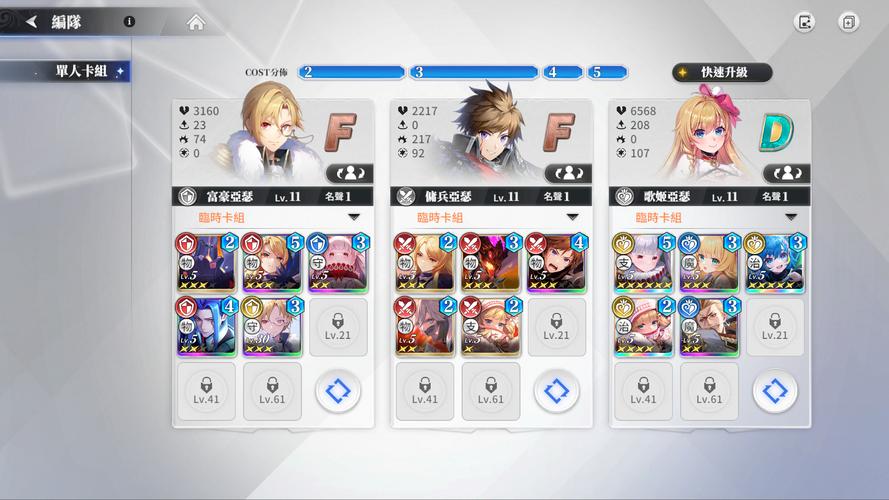
Task: Open the info icon next to 編隊
Action: (130, 21)
